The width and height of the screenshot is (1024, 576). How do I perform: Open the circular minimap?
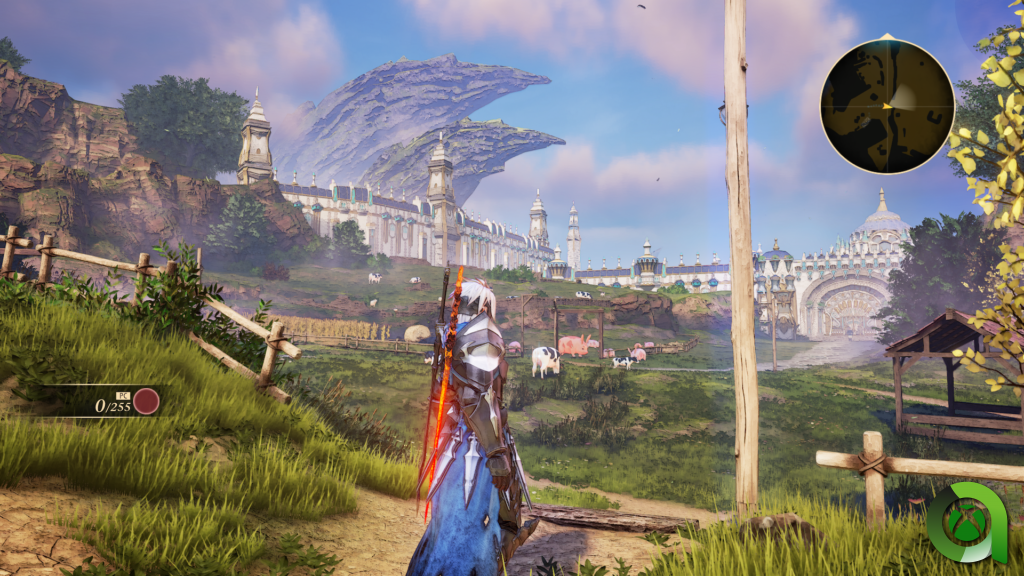click(887, 105)
